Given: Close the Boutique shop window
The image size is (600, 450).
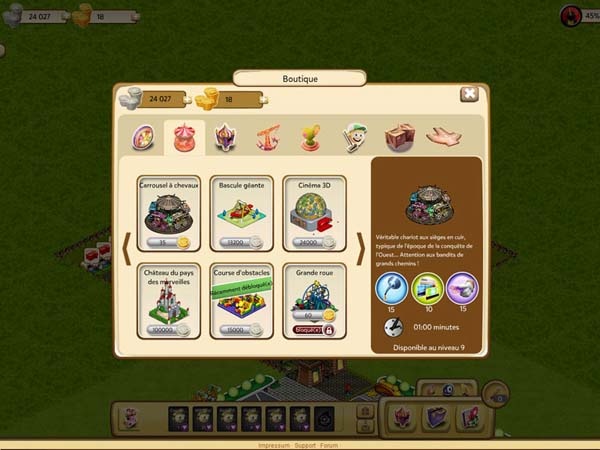Looking at the screenshot, I should pos(468,94).
